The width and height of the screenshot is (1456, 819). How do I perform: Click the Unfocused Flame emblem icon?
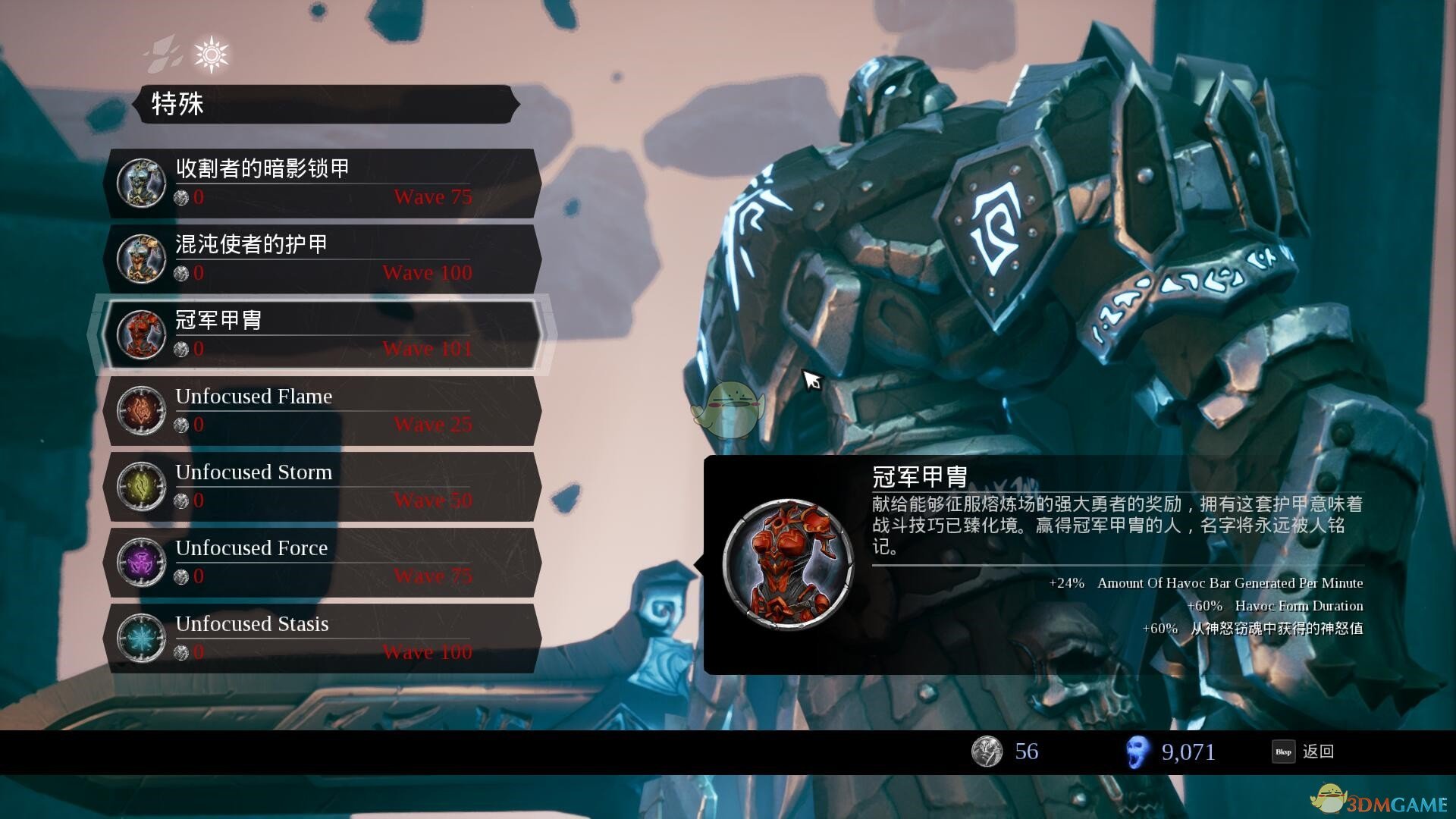[140, 409]
